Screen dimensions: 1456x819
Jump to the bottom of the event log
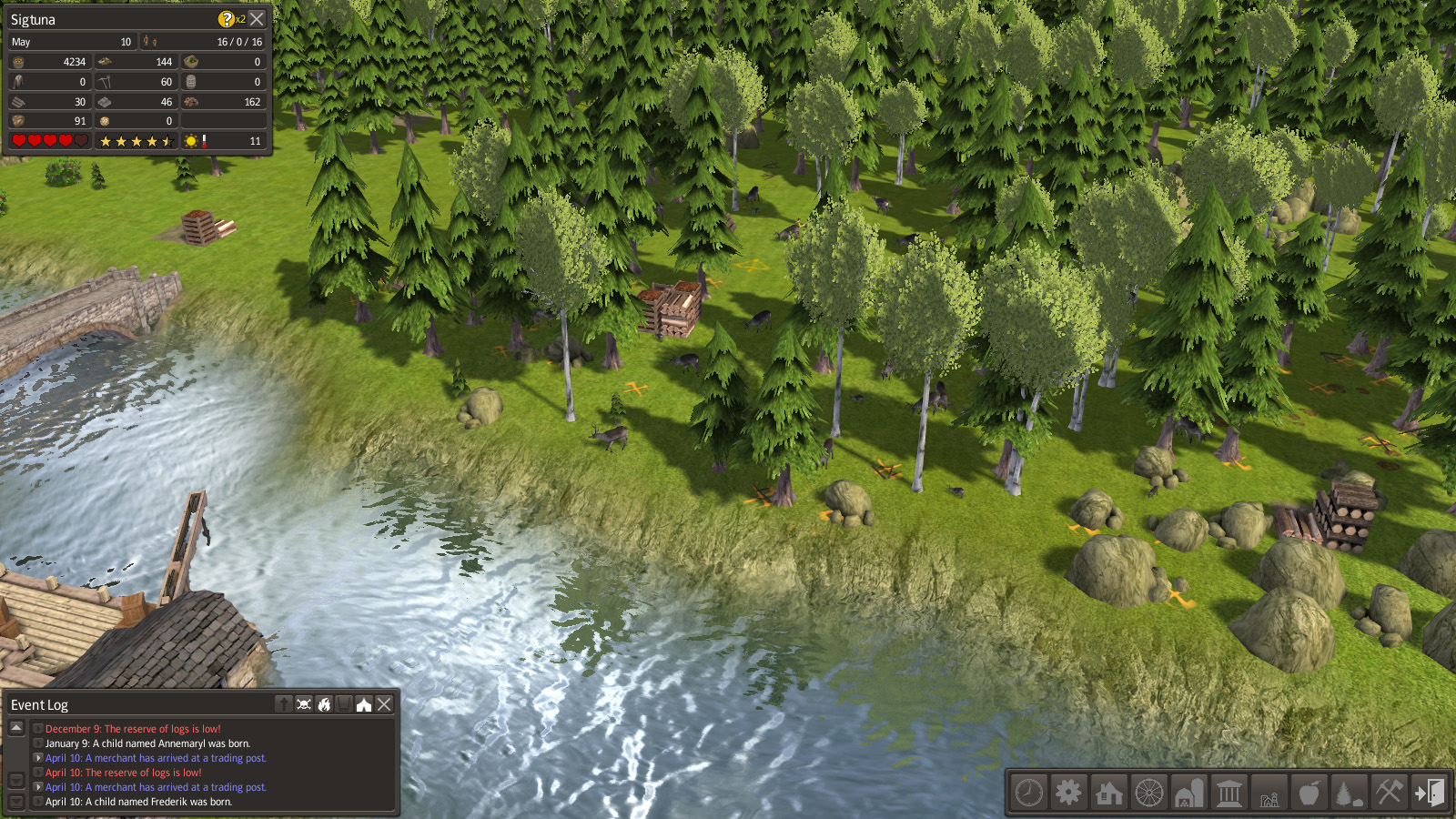[16, 801]
